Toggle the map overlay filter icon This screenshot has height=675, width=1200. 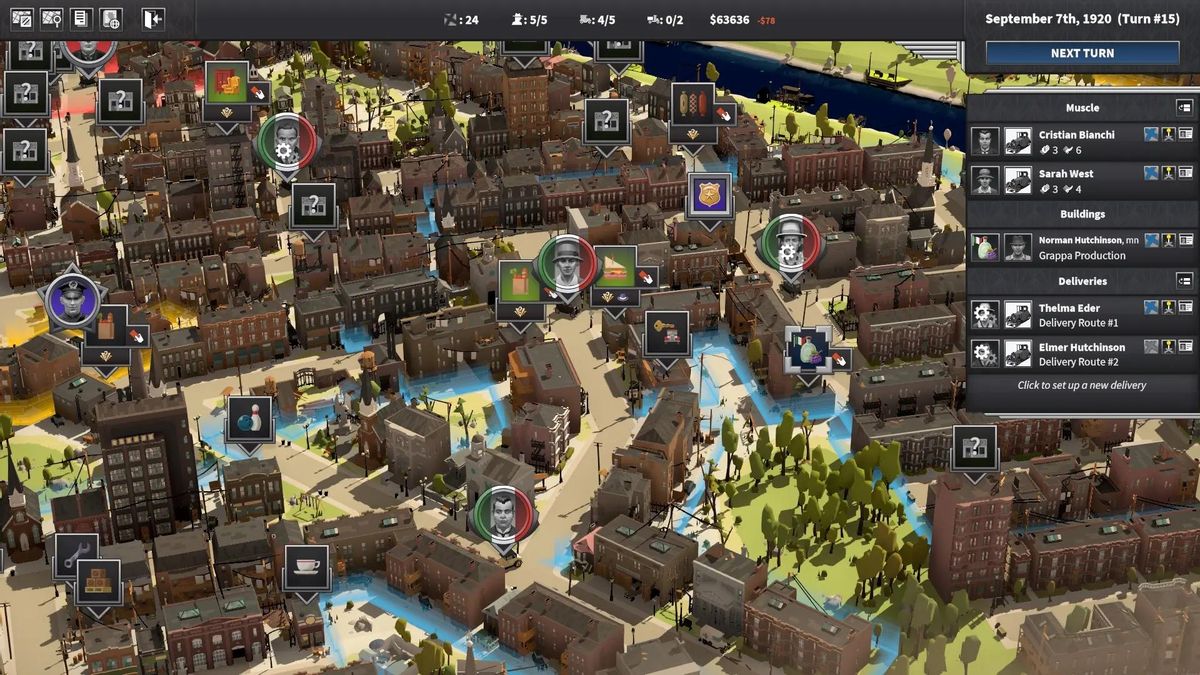(21, 19)
